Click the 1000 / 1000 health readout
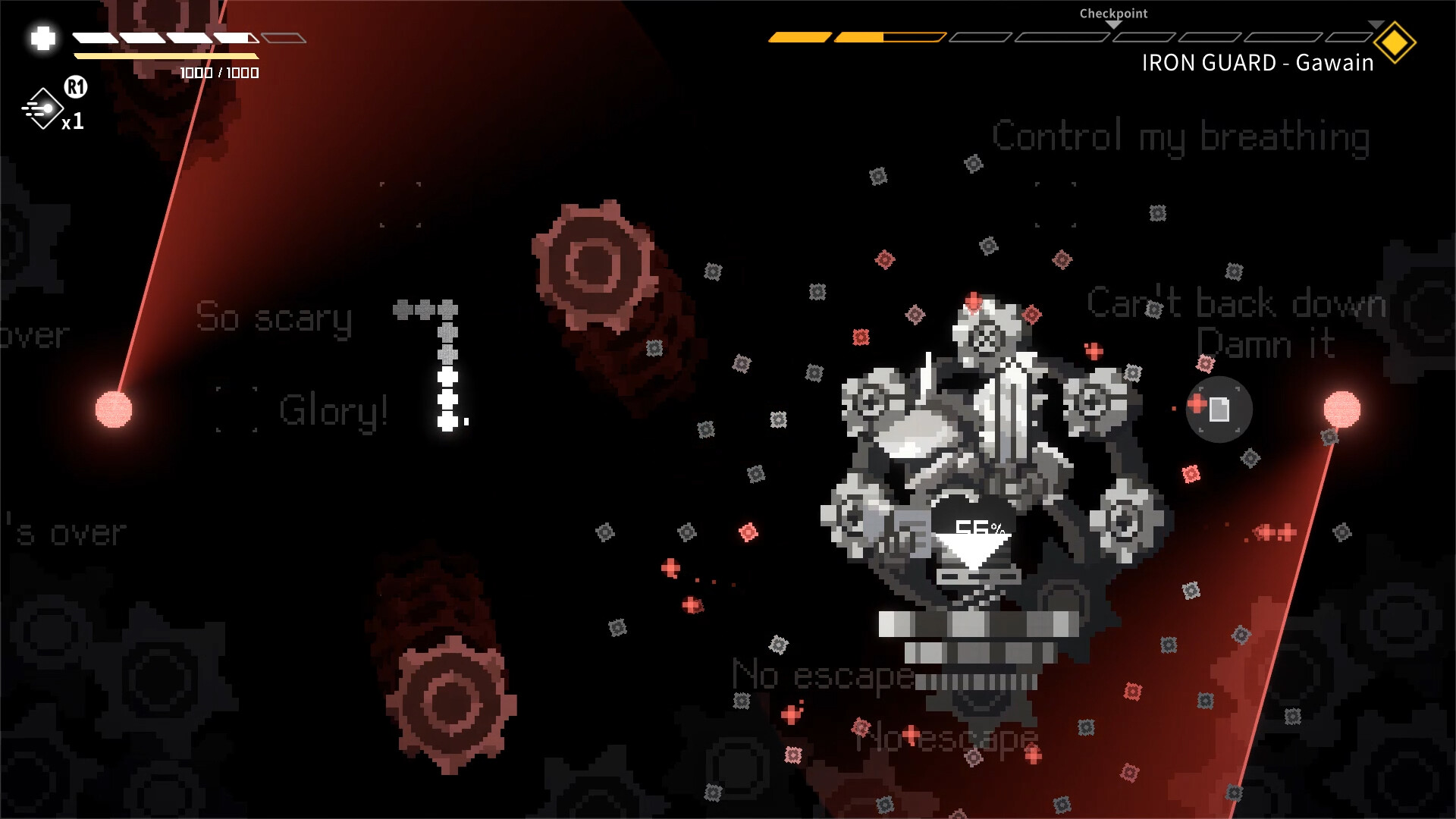The height and width of the screenshot is (819, 1456). pyautogui.click(x=218, y=73)
